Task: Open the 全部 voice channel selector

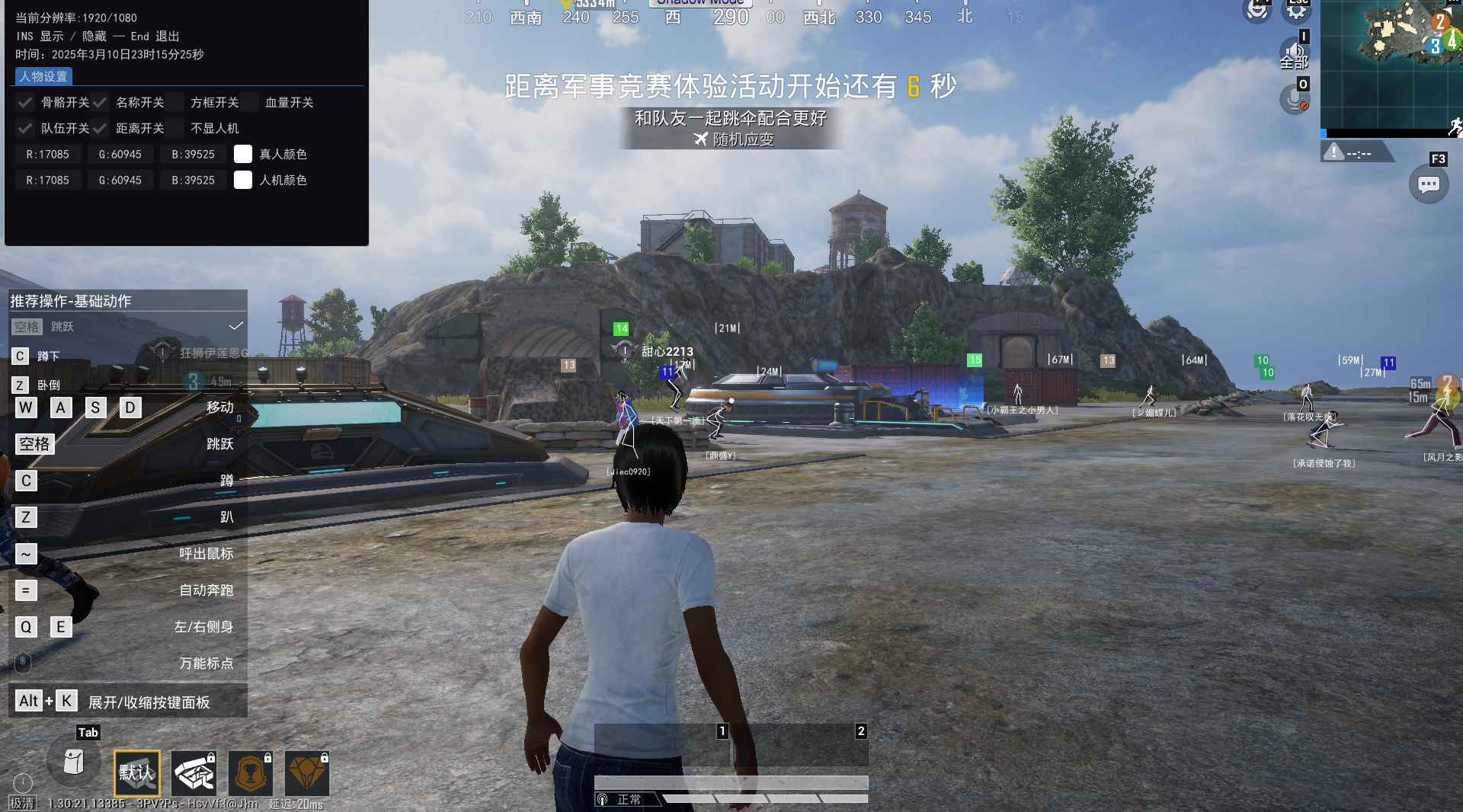Action: (1295, 57)
